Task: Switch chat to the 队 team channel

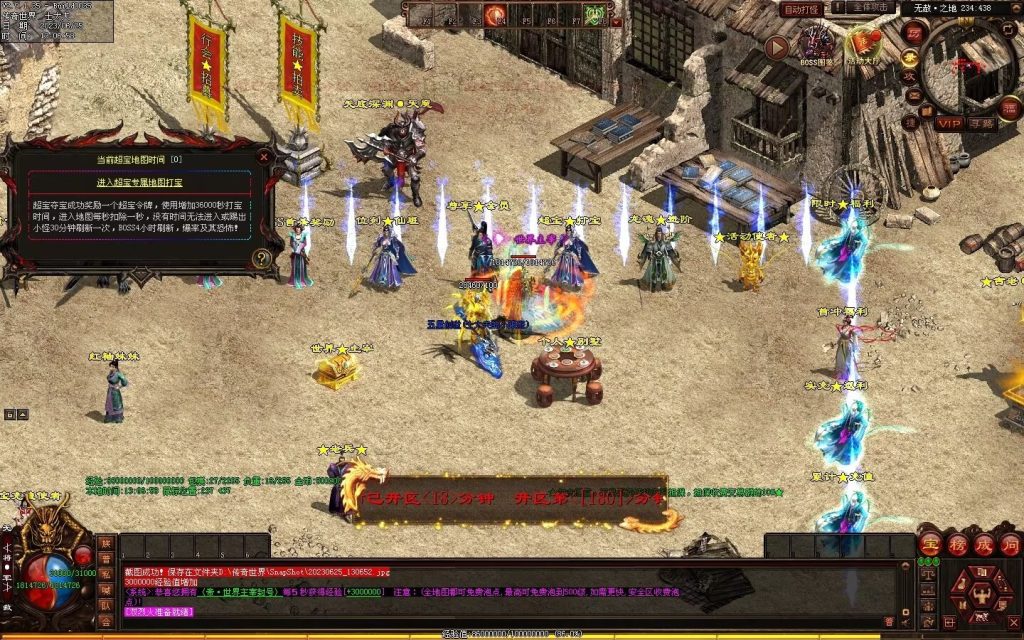Action: tap(106, 605)
